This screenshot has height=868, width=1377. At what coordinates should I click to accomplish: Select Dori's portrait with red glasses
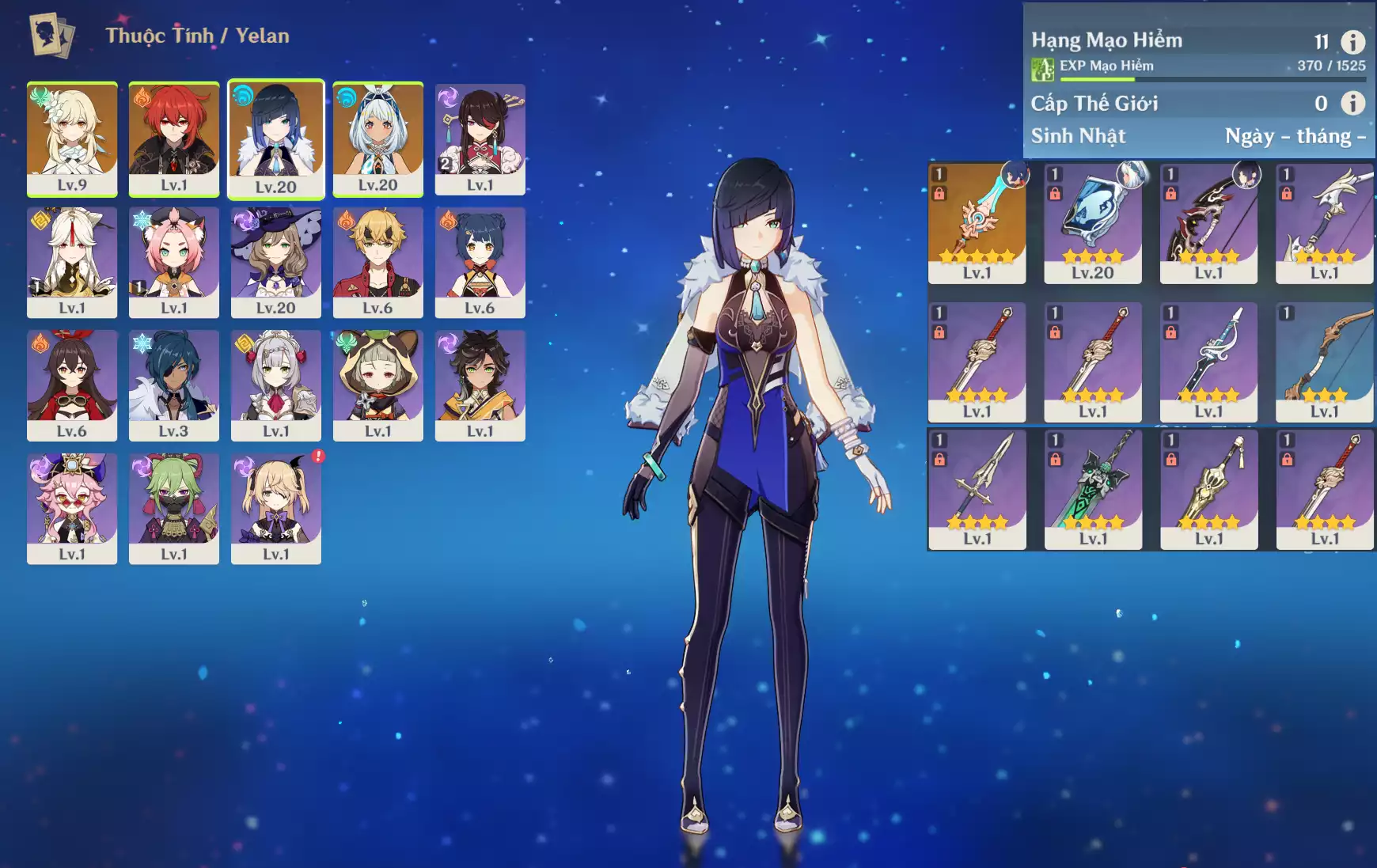click(72, 508)
